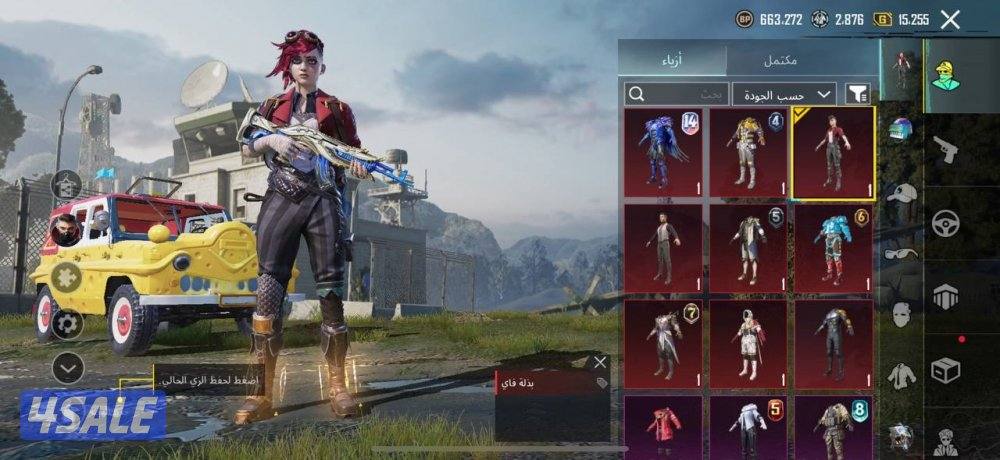This screenshot has width=1000, height=460.
Task: Open the مكتمل sets tab
Action: (x=780, y=59)
